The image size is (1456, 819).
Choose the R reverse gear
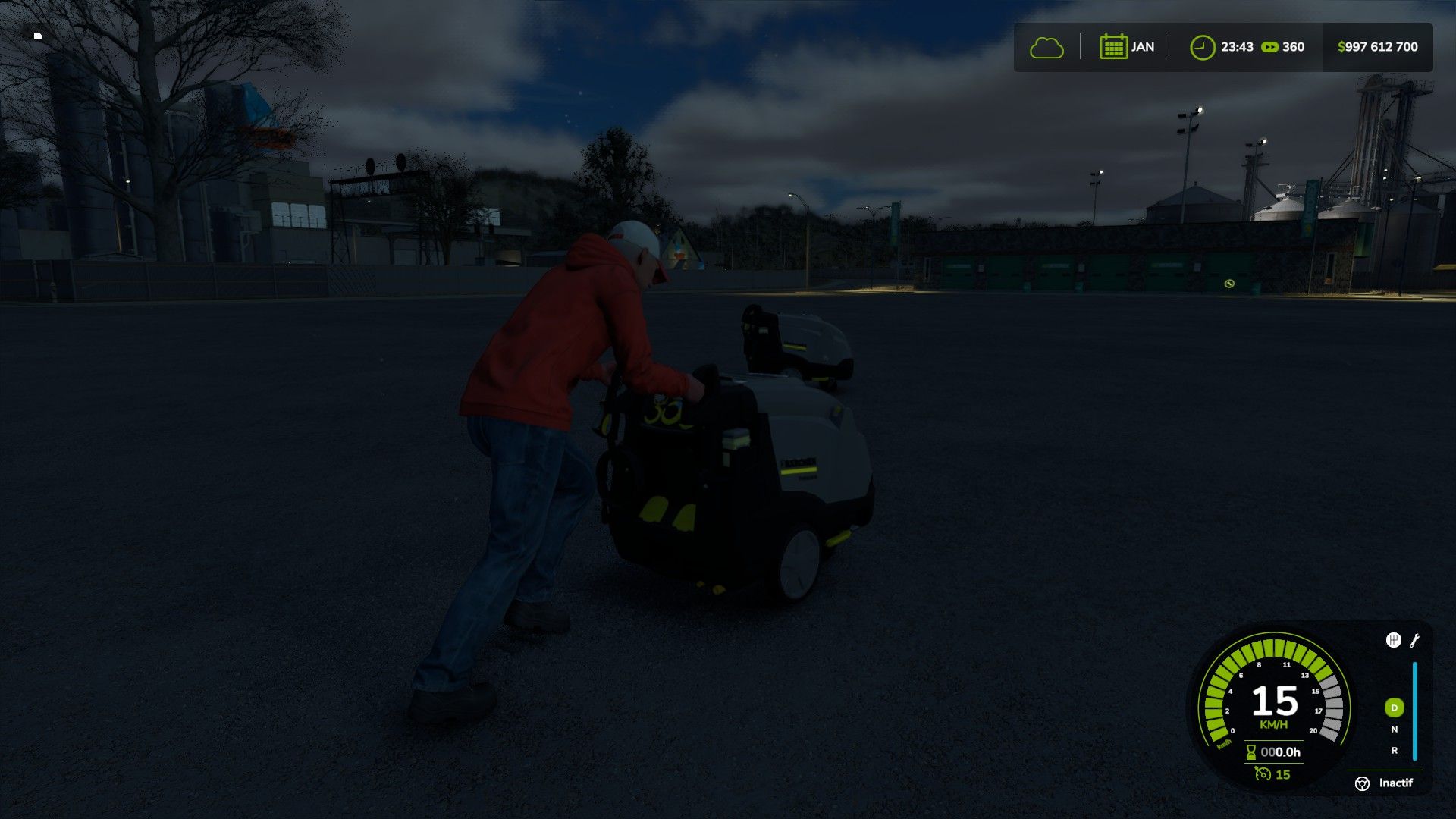pos(1394,751)
